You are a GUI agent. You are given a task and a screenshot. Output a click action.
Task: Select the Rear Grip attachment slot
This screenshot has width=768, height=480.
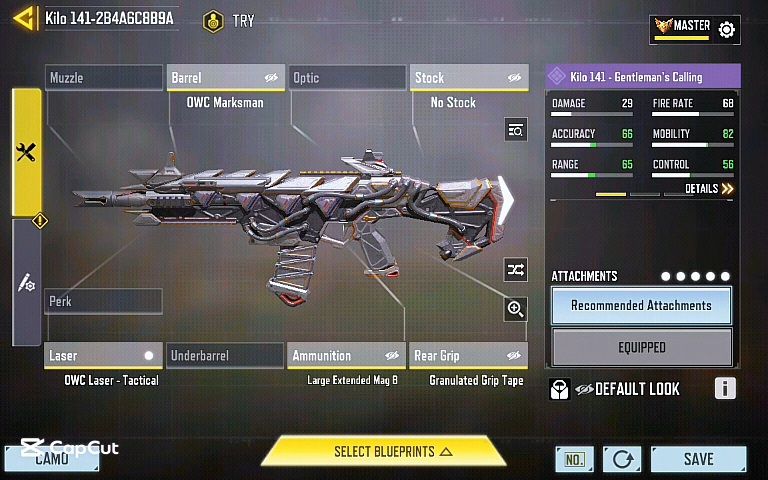point(469,355)
